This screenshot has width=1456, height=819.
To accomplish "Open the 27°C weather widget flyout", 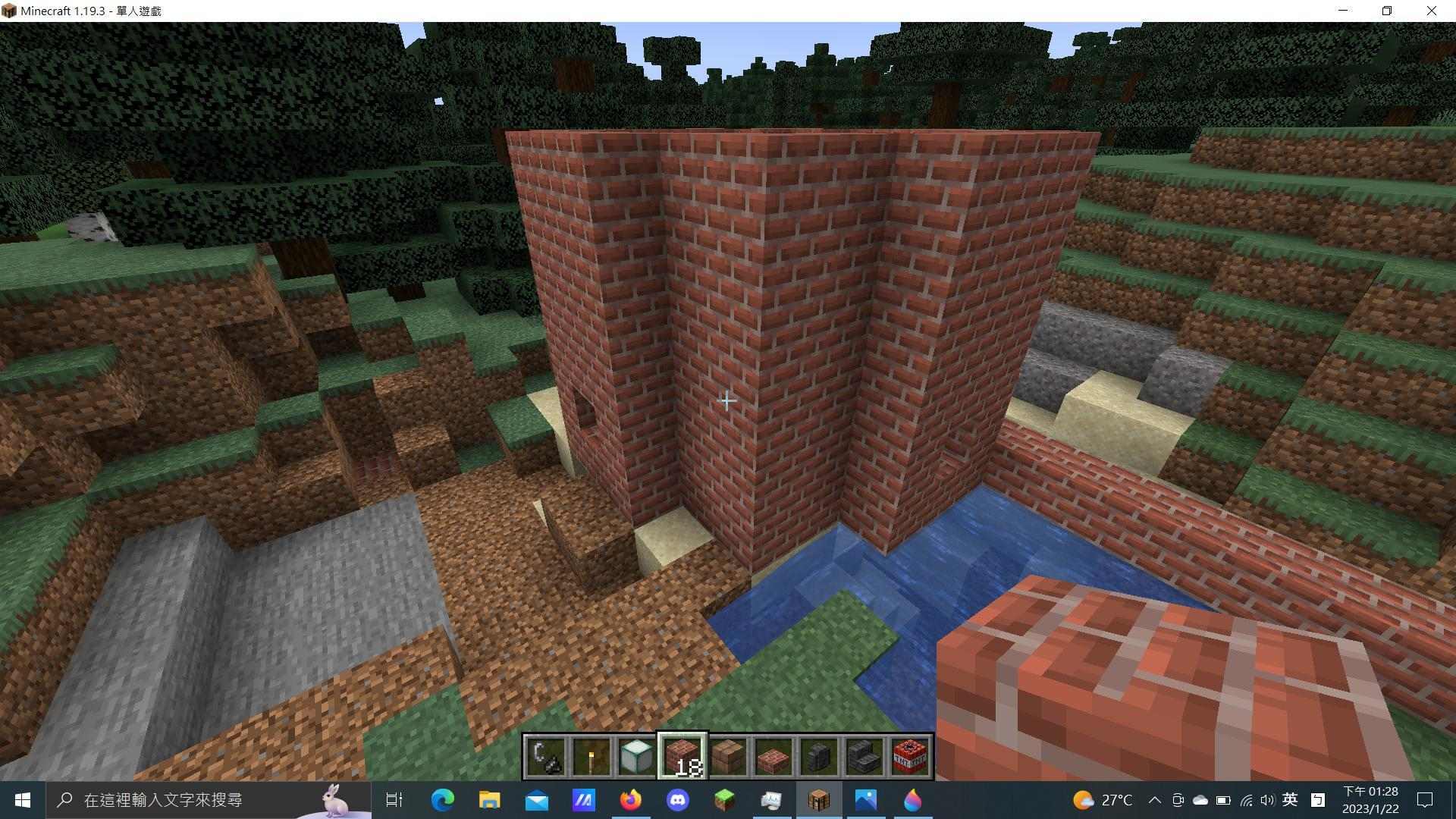I will [1105, 800].
